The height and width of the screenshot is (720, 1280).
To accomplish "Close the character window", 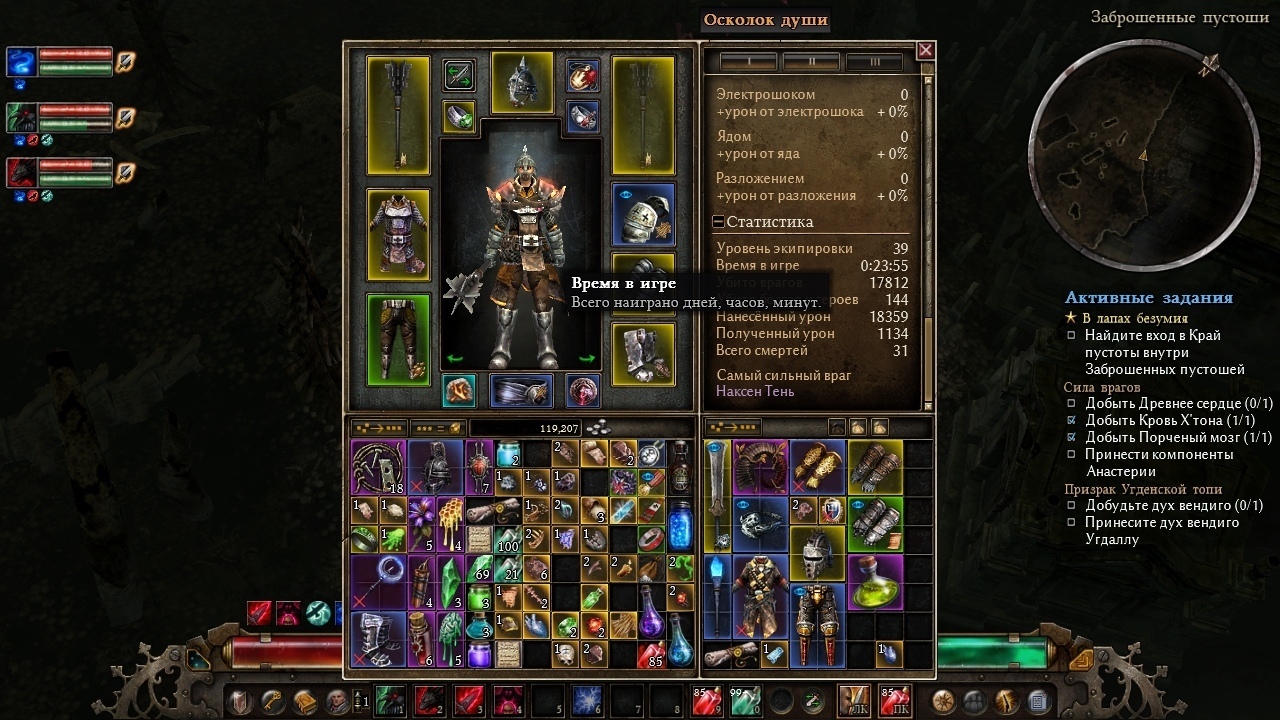I will tap(925, 50).
